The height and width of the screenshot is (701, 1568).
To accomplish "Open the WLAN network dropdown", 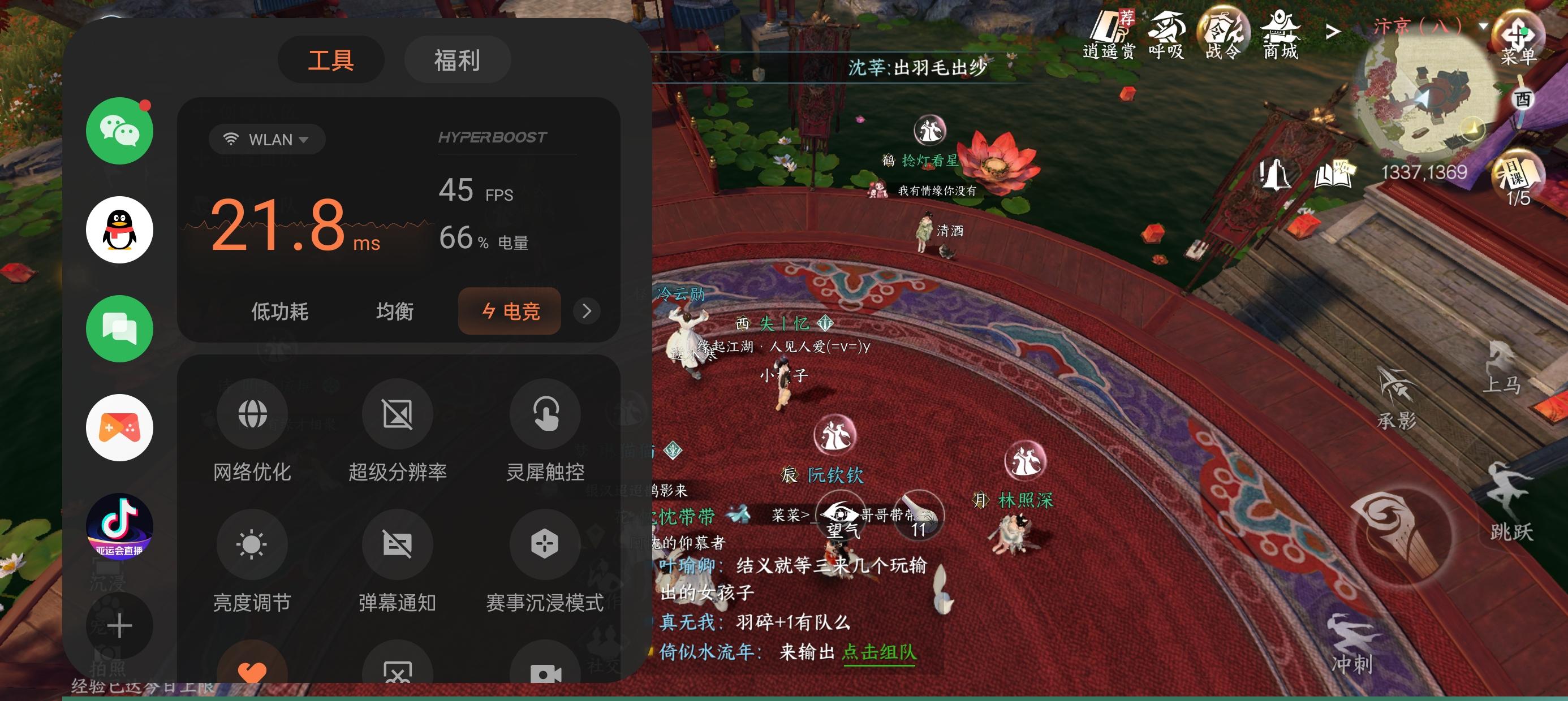I will [266, 139].
